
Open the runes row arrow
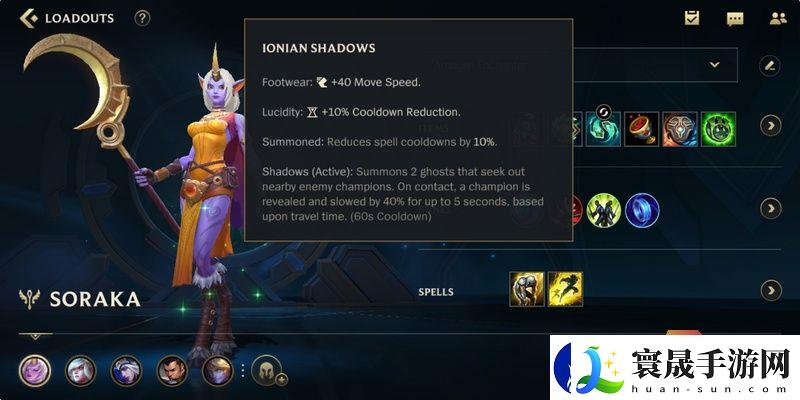tap(770, 208)
